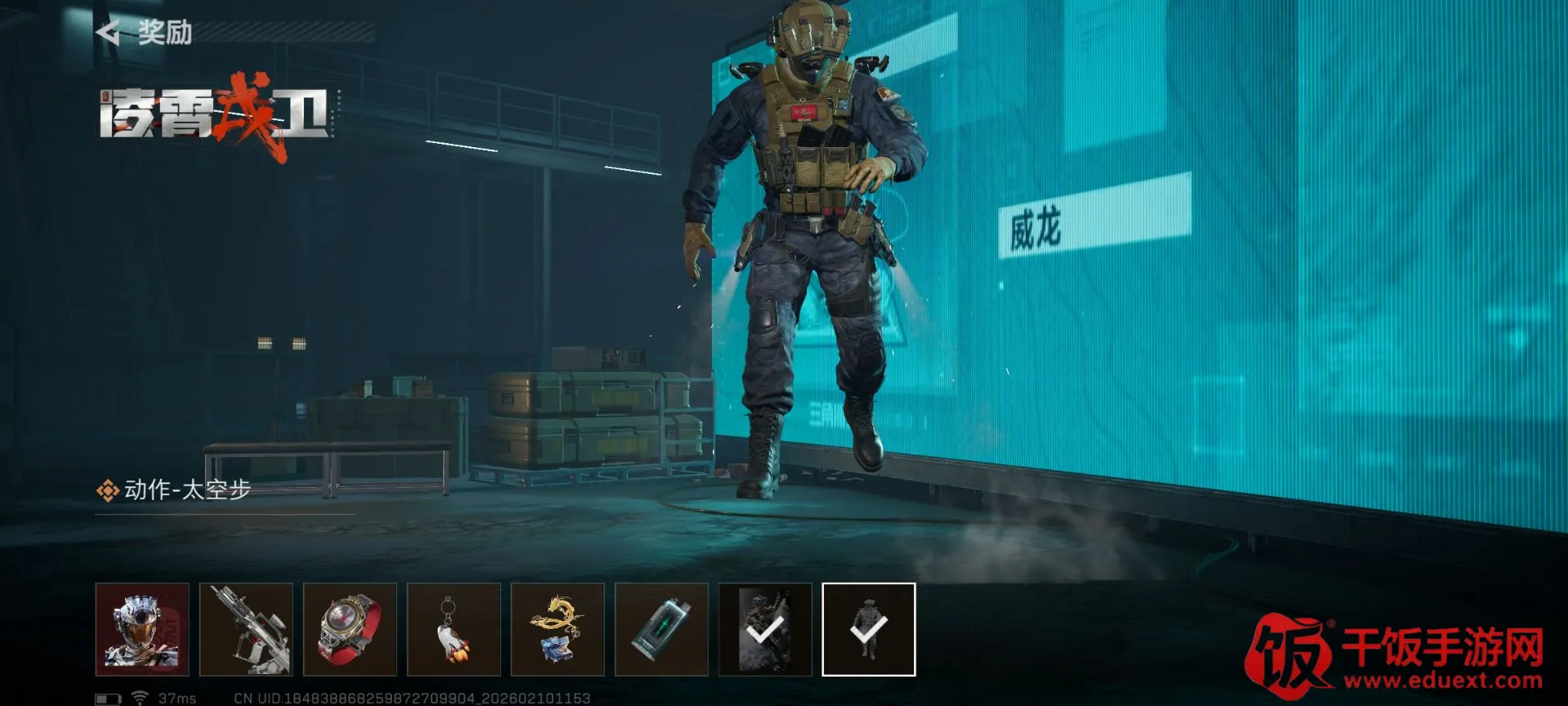
Task: Go back from the 奖励 rewards screen
Action: coord(109,33)
